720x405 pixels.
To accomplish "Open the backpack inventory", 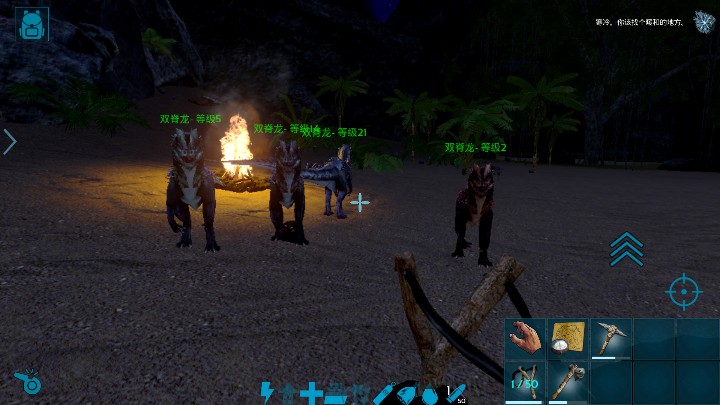I will 32,24.
